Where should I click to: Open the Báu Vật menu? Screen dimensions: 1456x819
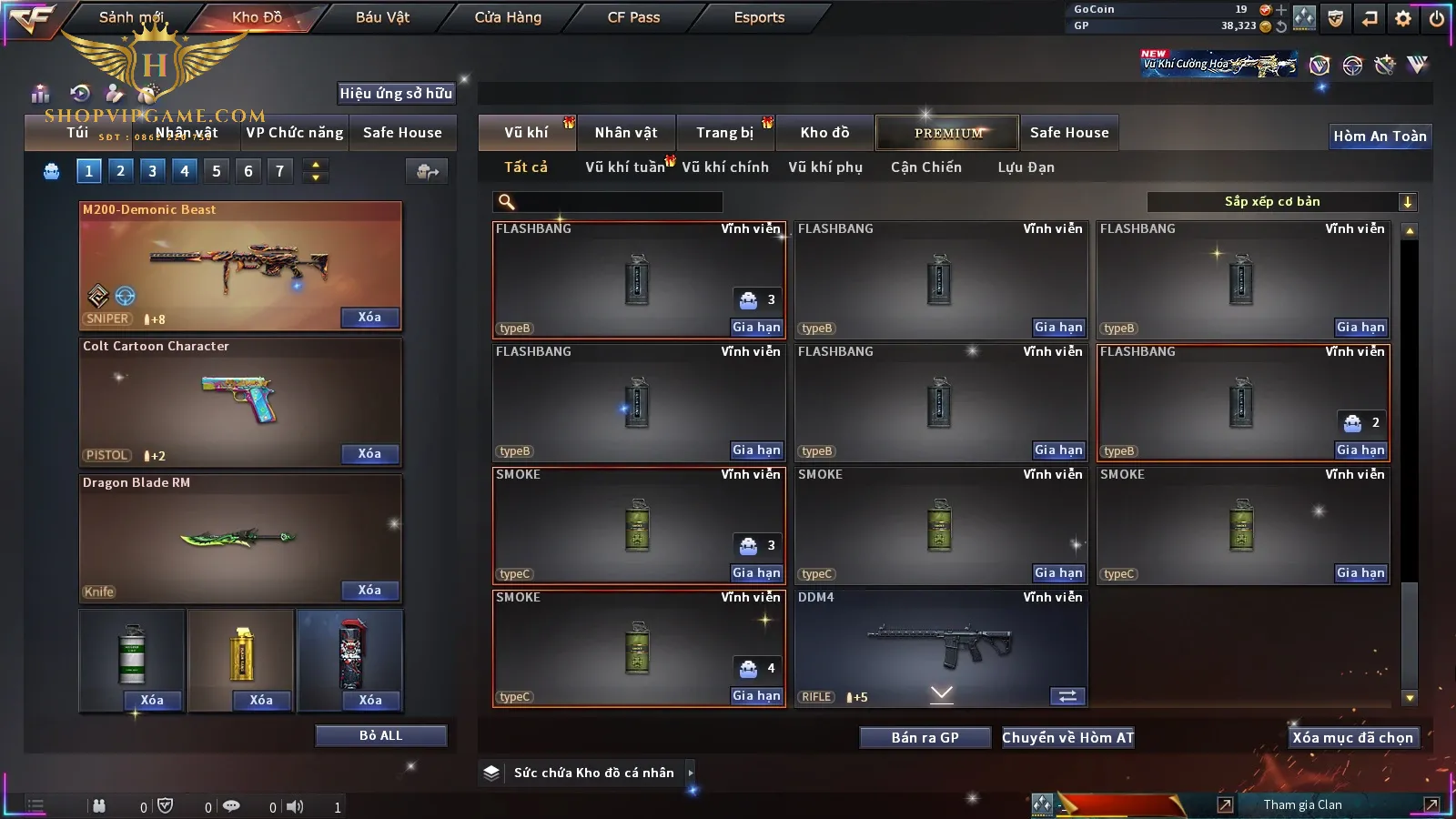point(382,17)
